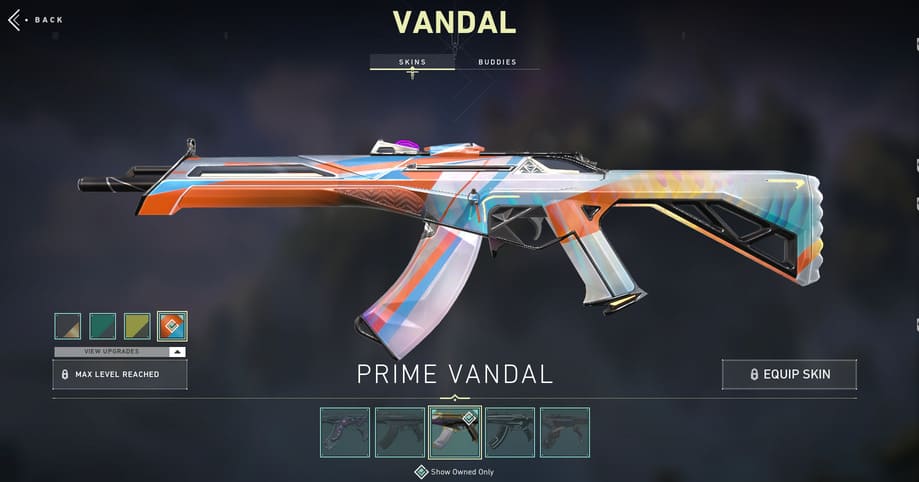Click the Max Level Reached button

click(119, 375)
